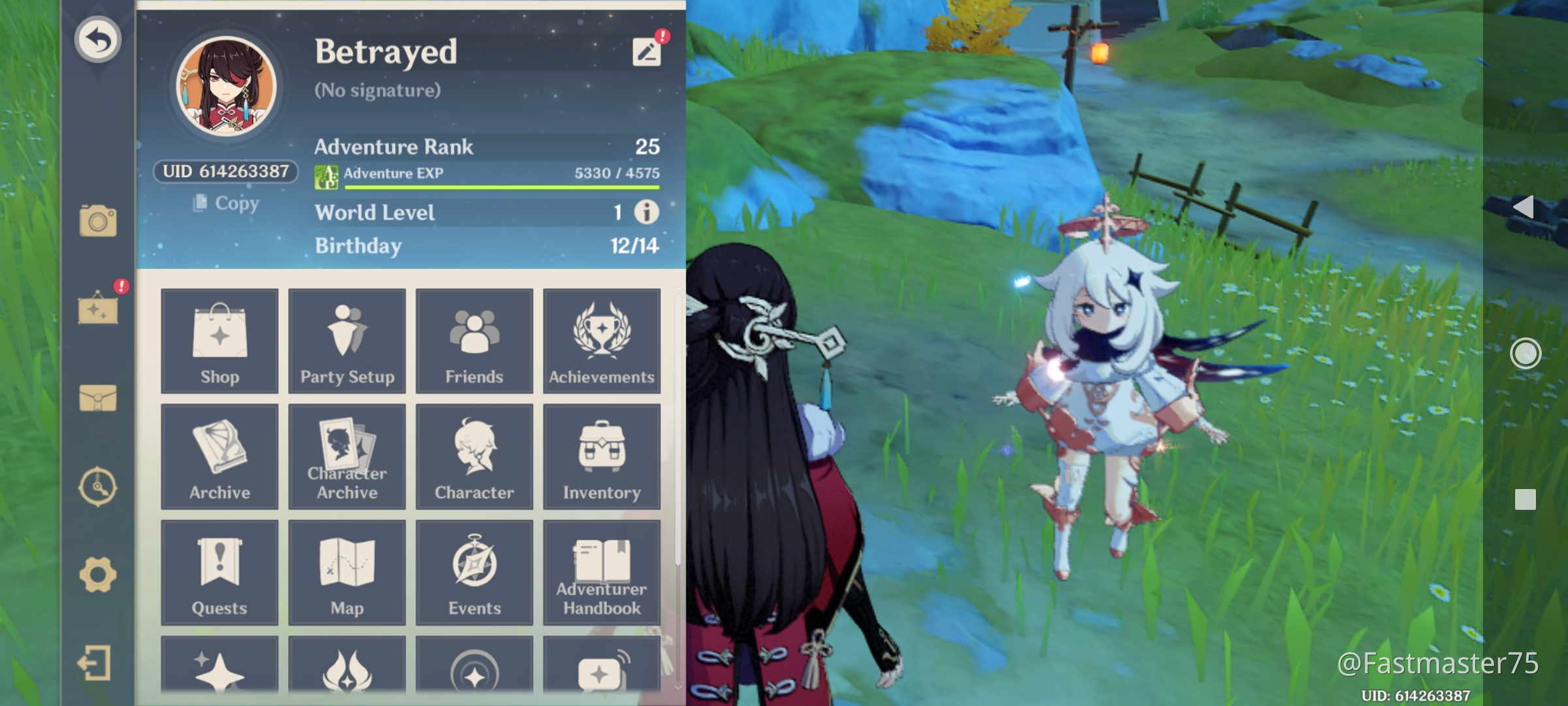Tap the Android home circle button
This screenshot has height=706, width=1568.
coord(1526,354)
